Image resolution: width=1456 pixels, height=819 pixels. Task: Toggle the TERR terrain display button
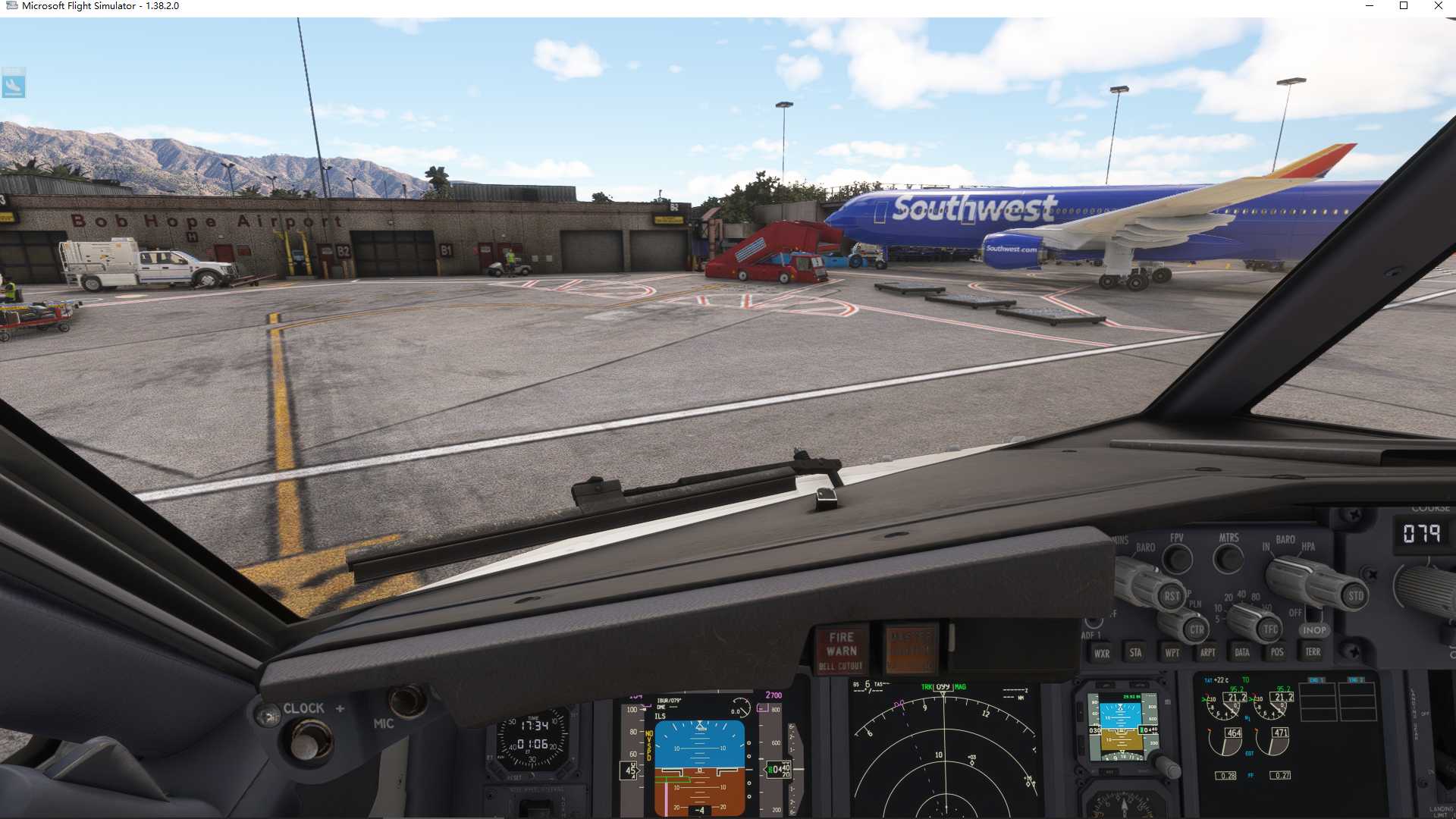(1314, 652)
